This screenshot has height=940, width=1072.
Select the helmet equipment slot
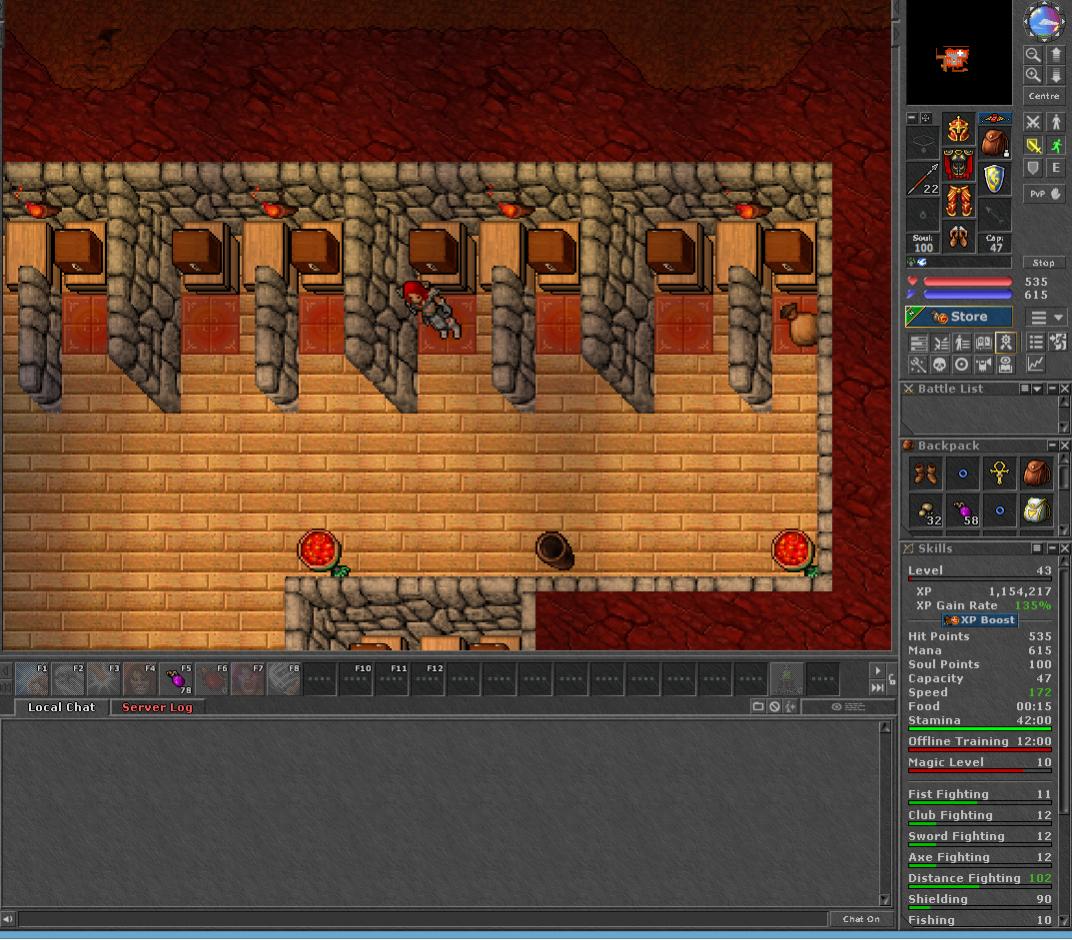(x=958, y=131)
